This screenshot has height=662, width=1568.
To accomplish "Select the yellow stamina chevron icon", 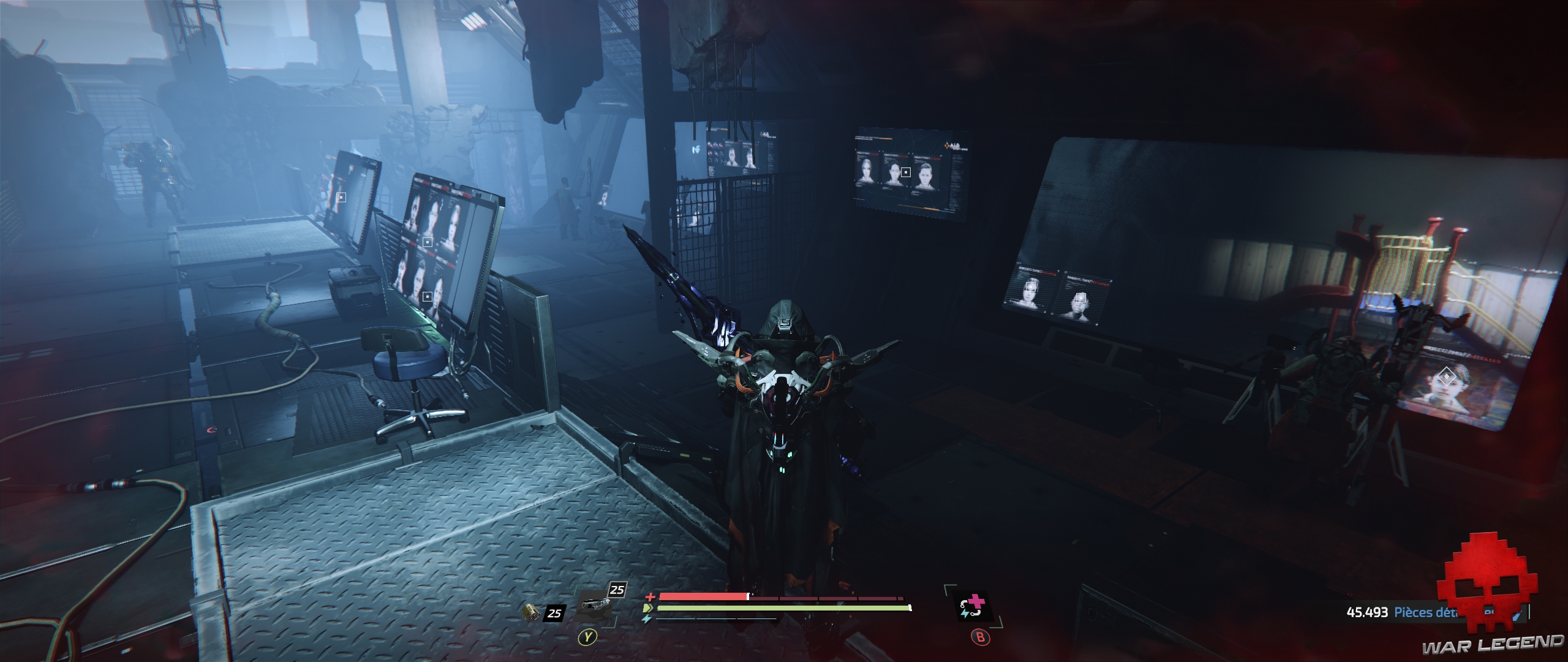I will (x=649, y=608).
